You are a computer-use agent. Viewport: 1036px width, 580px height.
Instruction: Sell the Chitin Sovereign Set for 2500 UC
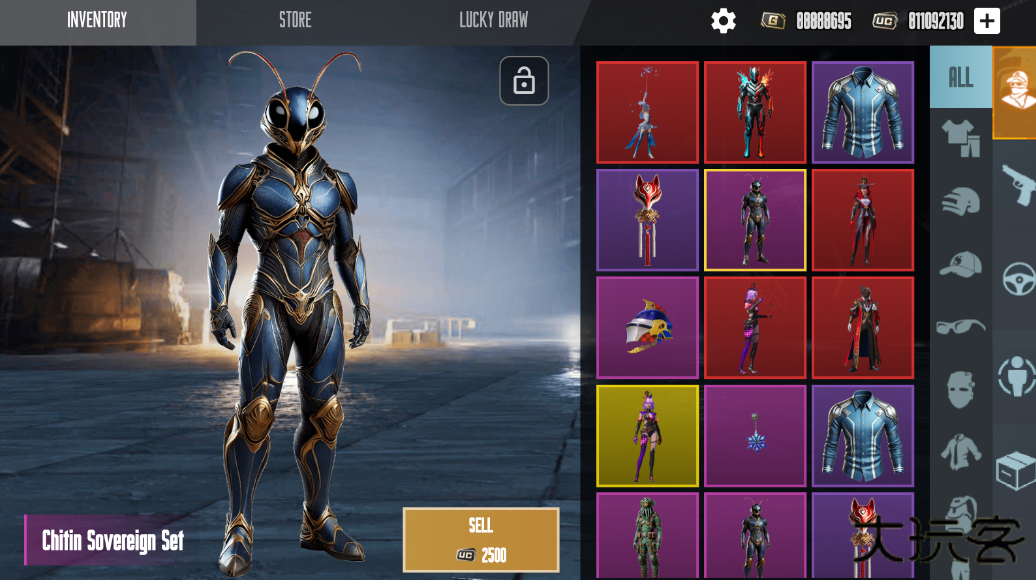coord(480,540)
